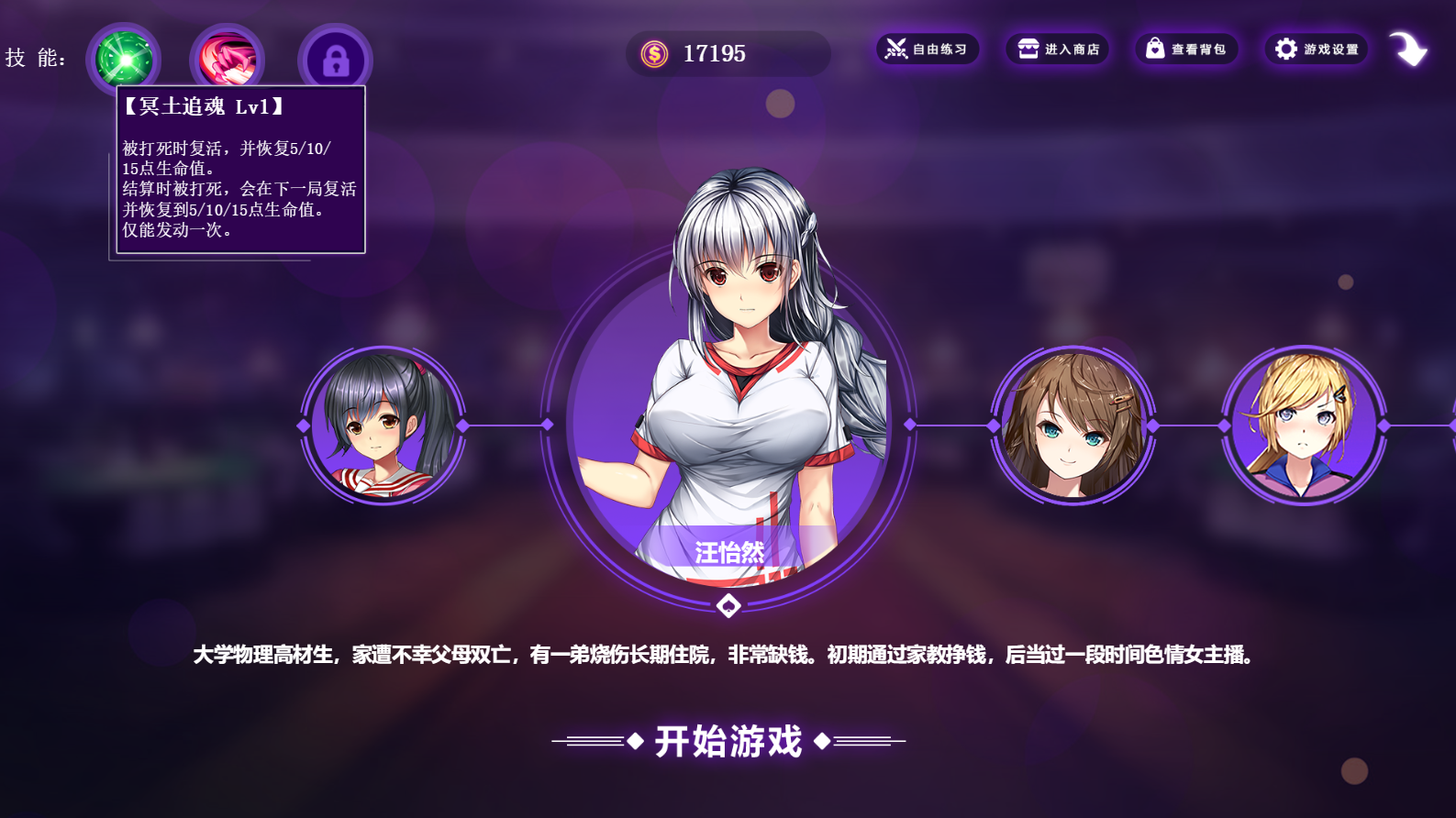Viewport: 1456px width, 818px height.
Task: Choose the blonde girl portrait
Action: pyautogui.click(x=1304, y=426)
